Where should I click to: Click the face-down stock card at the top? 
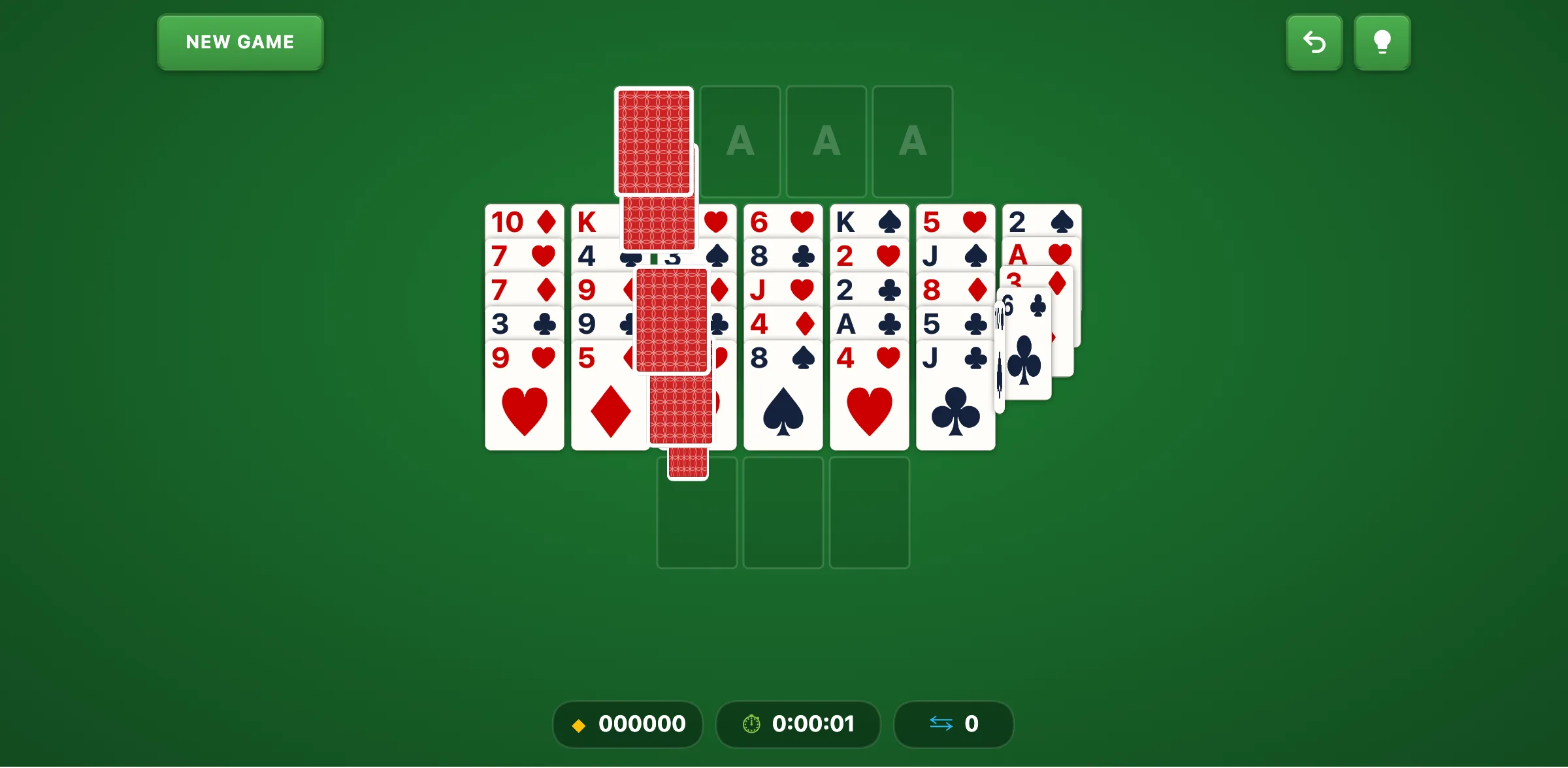[653, 140]
